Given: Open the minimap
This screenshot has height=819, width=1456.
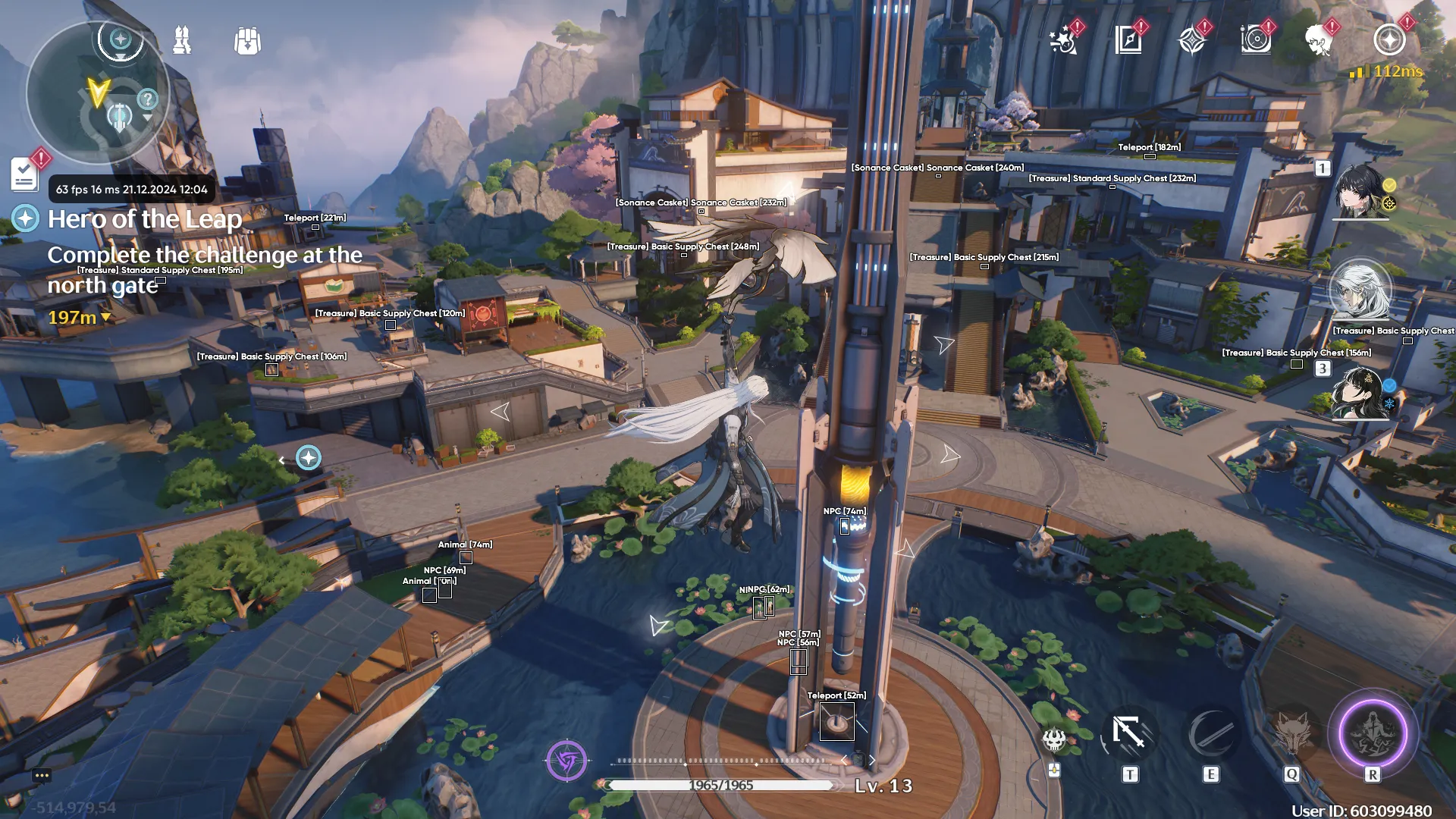Looking at the screenshot, I should point(97,93).
